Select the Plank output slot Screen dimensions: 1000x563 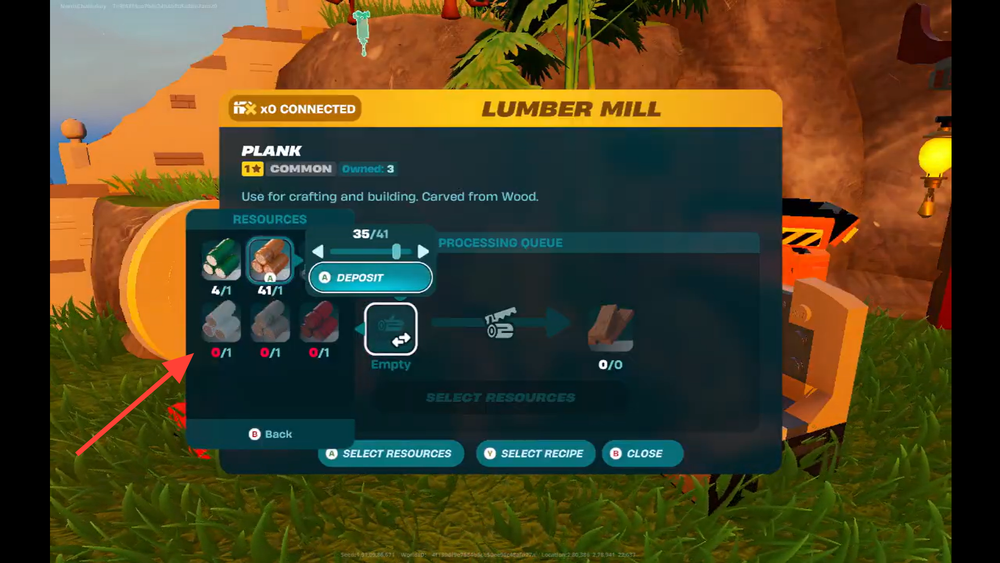point(609,329)
